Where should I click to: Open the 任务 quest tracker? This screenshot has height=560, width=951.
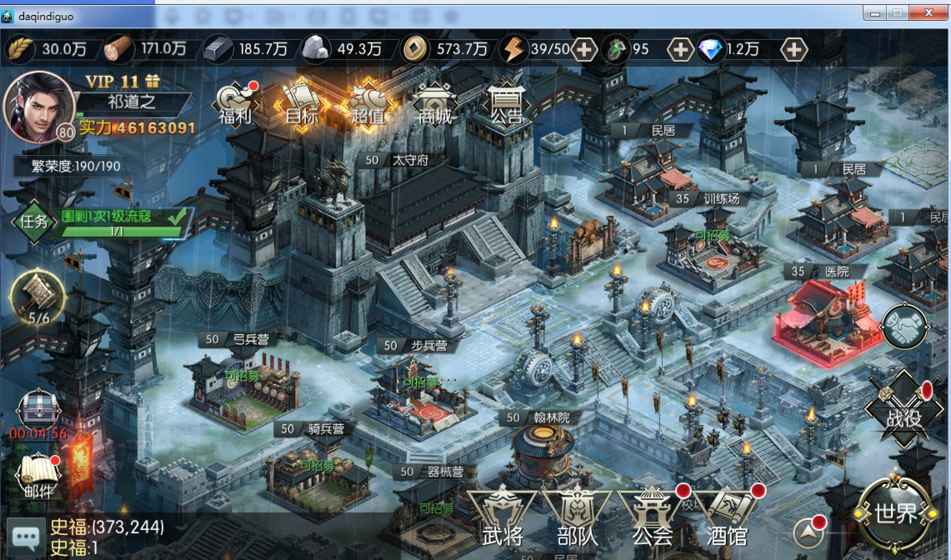tap(33, 221)
